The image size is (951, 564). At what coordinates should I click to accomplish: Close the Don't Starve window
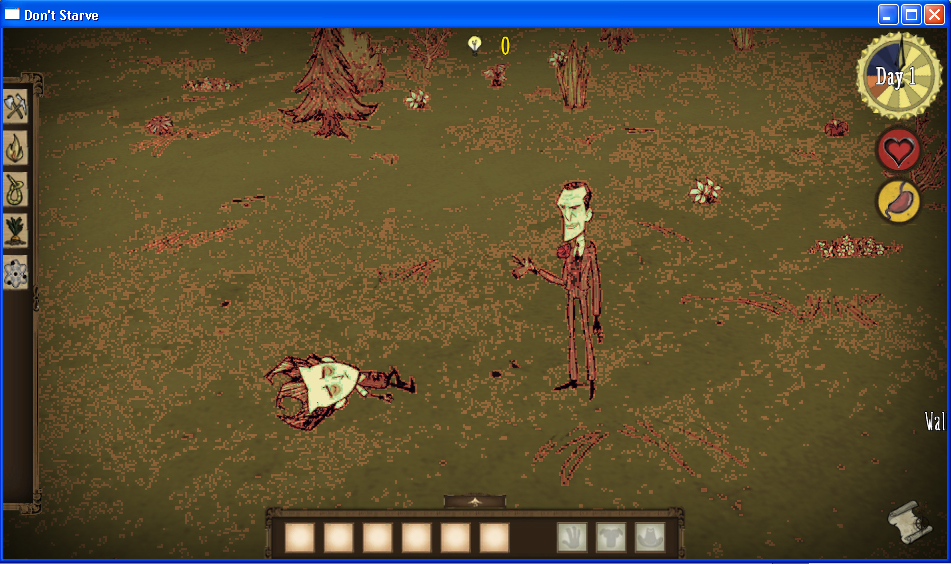click(x=934, y=14)
